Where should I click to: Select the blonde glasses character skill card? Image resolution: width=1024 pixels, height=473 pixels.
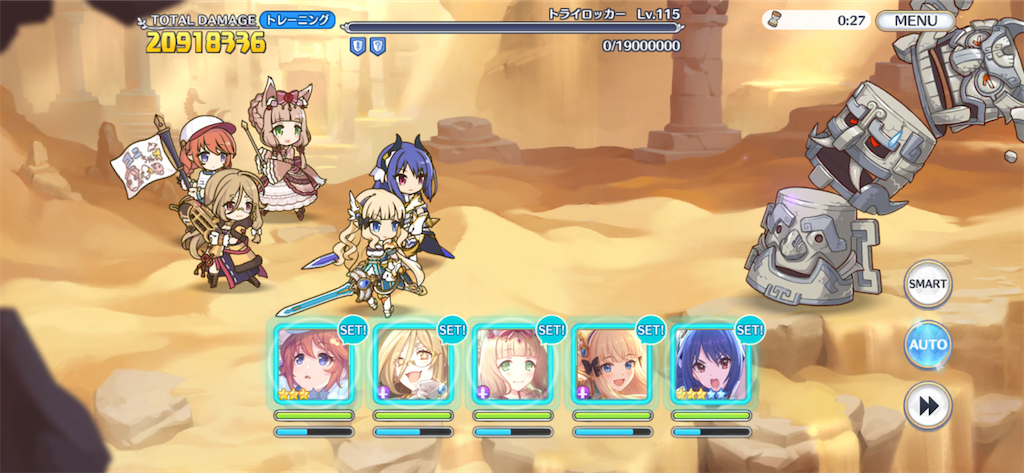(413, 365)
